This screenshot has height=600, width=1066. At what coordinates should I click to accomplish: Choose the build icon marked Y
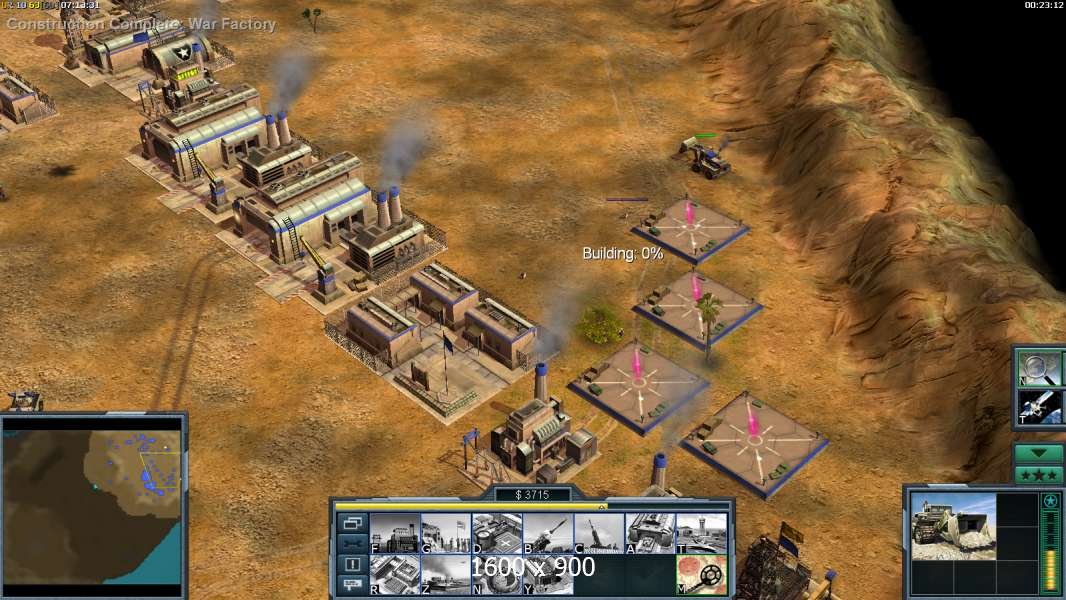pos(548,574)
